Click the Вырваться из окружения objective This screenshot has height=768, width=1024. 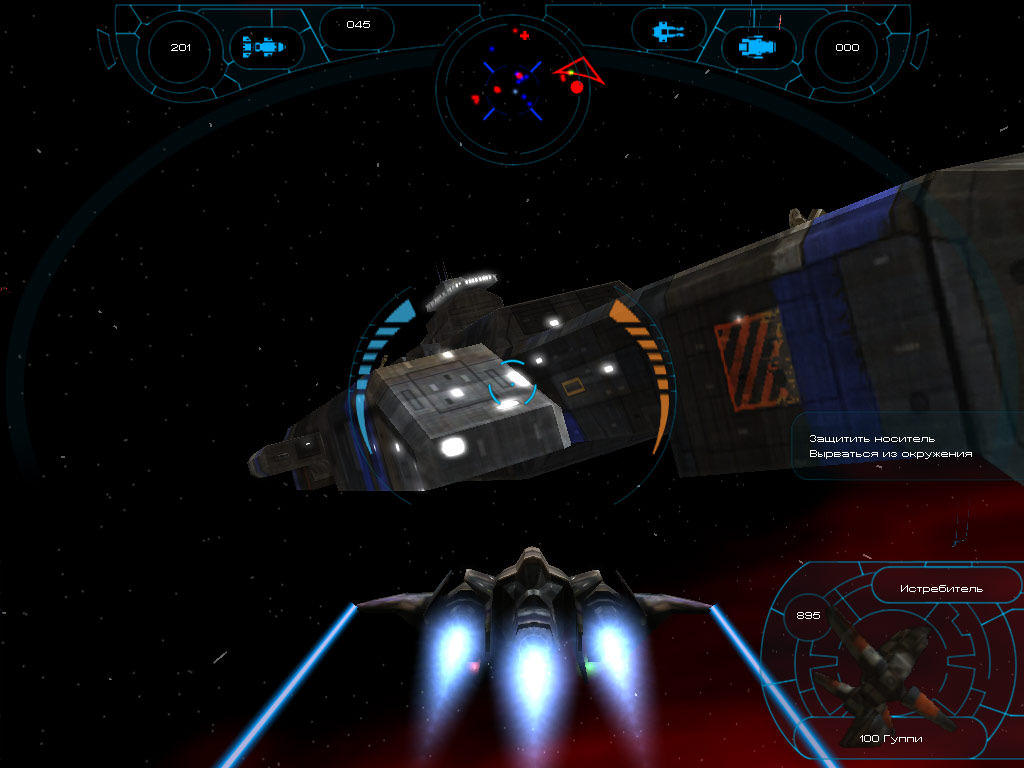(890, 454)
